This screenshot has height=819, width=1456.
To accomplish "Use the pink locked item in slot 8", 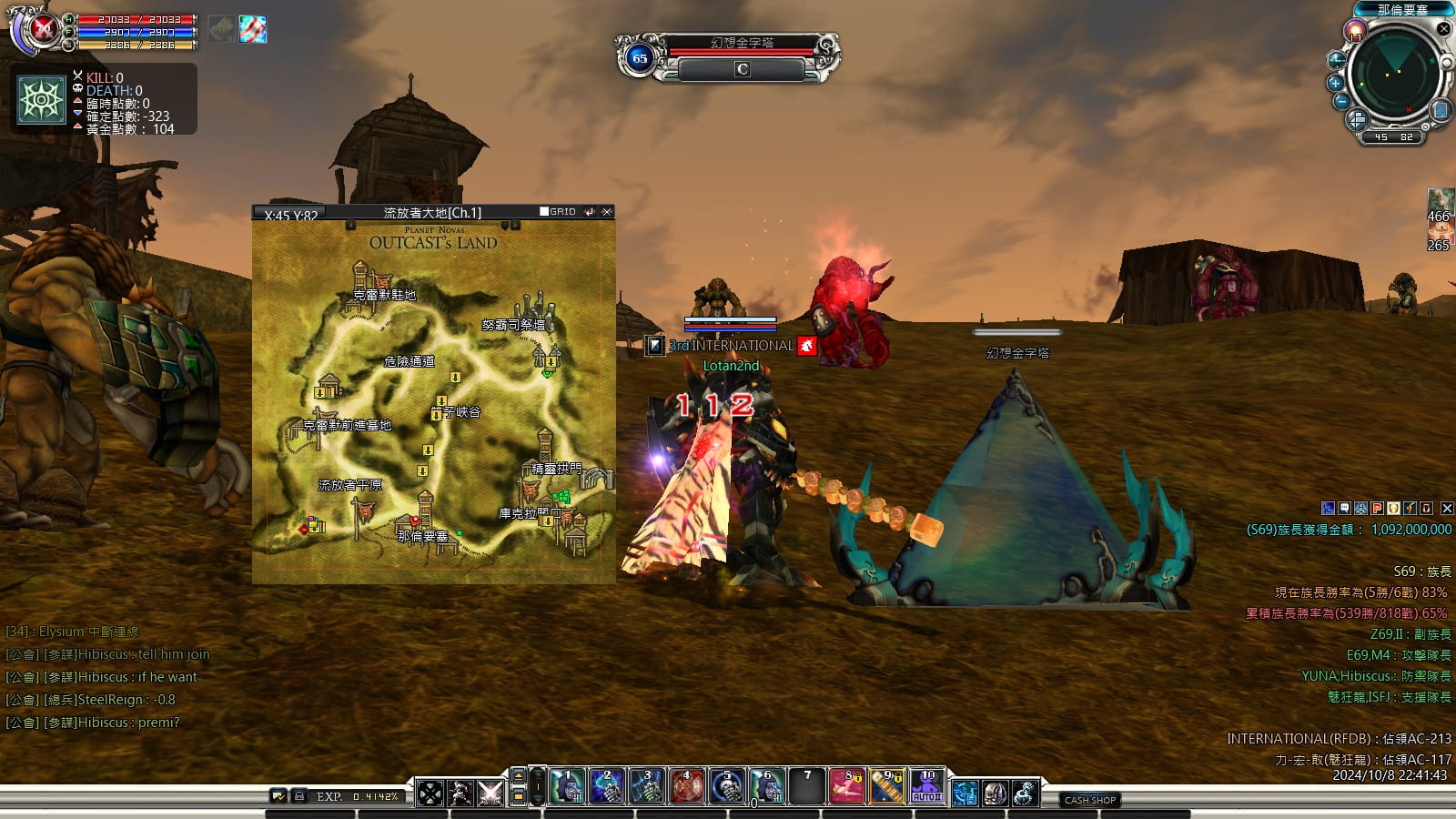I will pyautogui.click(x=847, y=787).
